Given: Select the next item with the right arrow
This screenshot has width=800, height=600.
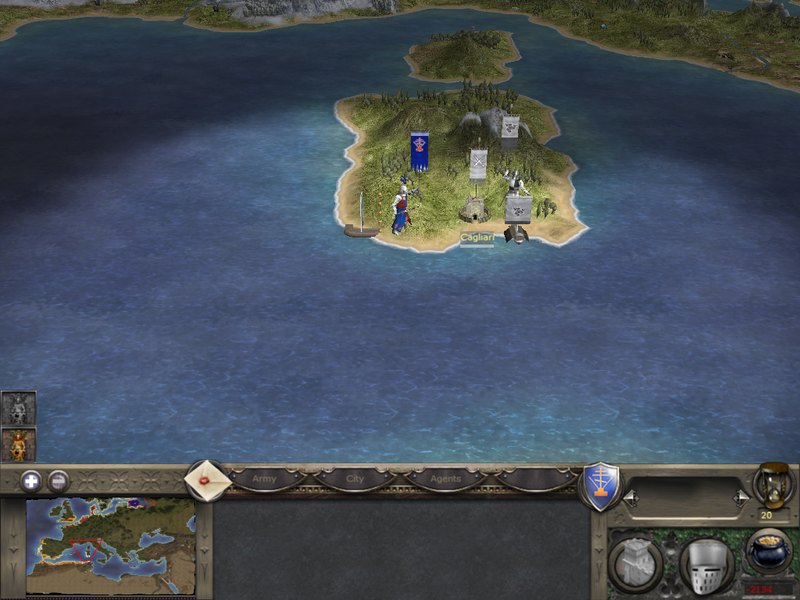Looking at the screenshot, I should point(741,496).
